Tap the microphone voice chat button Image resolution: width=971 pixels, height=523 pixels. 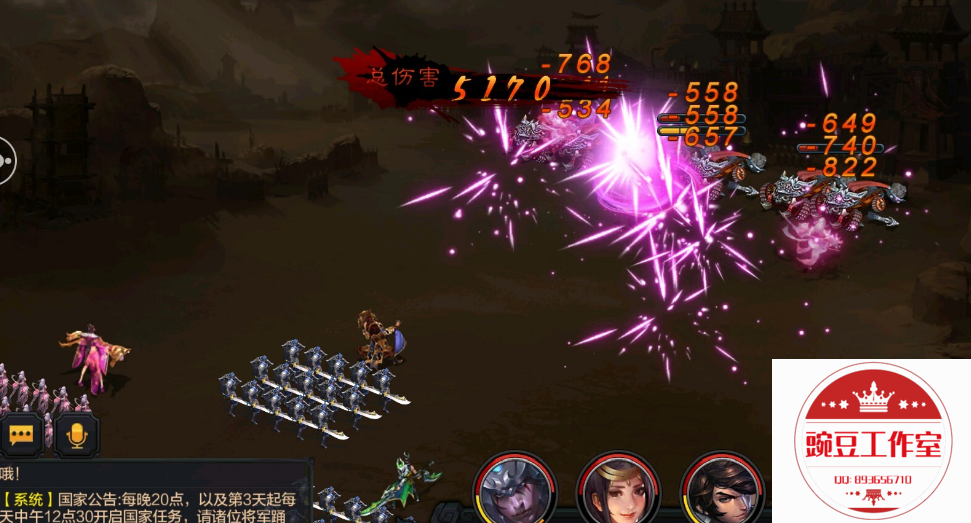click(x=76, y=435)
